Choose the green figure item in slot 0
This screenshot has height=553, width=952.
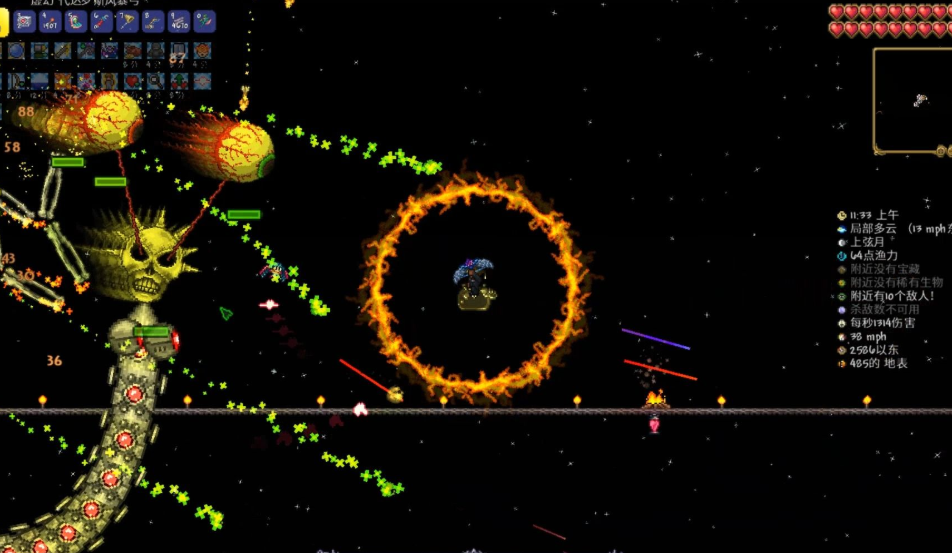click(x=204, y=20)
